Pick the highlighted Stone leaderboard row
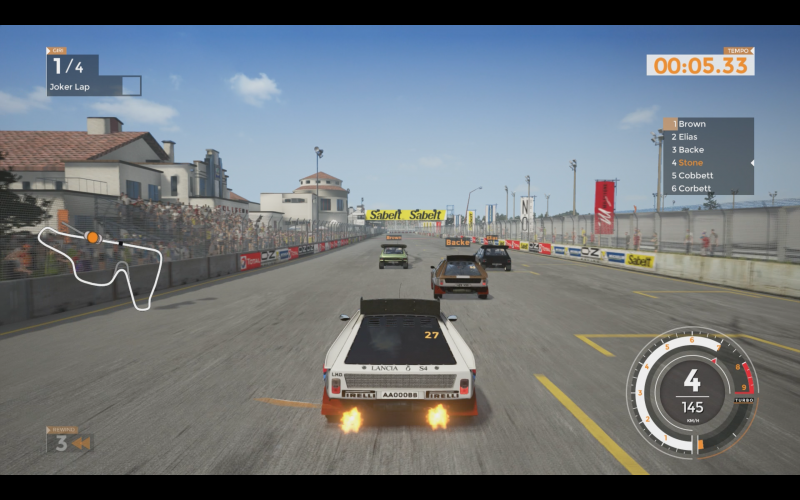This screenshot has height=500, width=800. 691,162
